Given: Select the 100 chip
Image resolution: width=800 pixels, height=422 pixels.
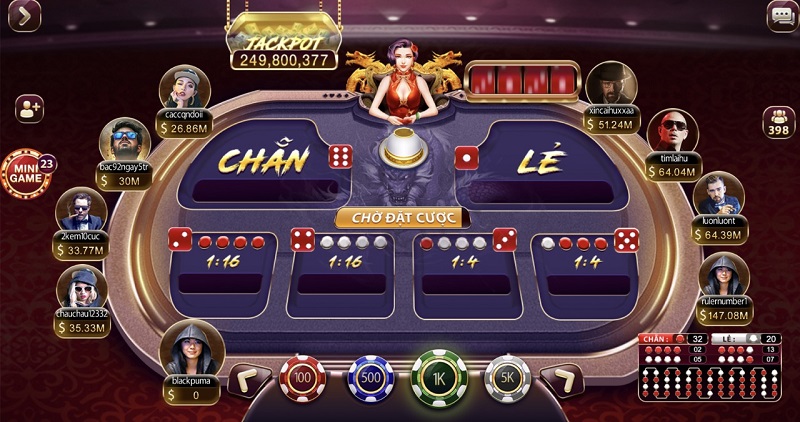Looking at the screenshot, I should [x=303, y=378].
